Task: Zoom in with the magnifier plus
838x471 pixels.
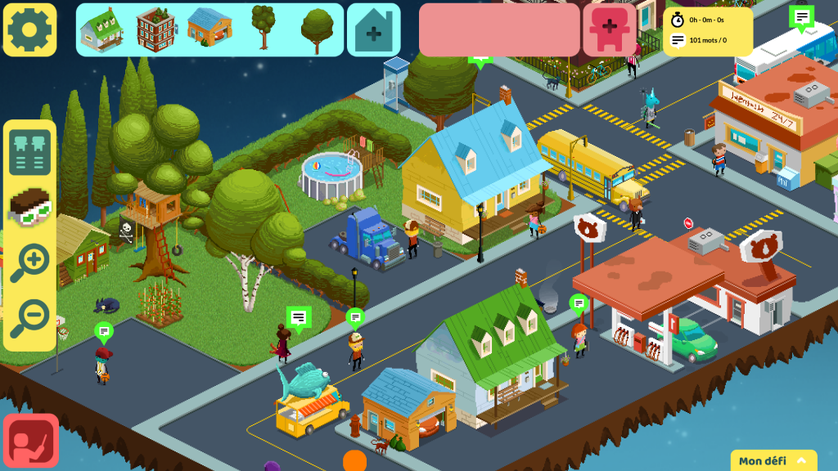Action: pos(29,264)
